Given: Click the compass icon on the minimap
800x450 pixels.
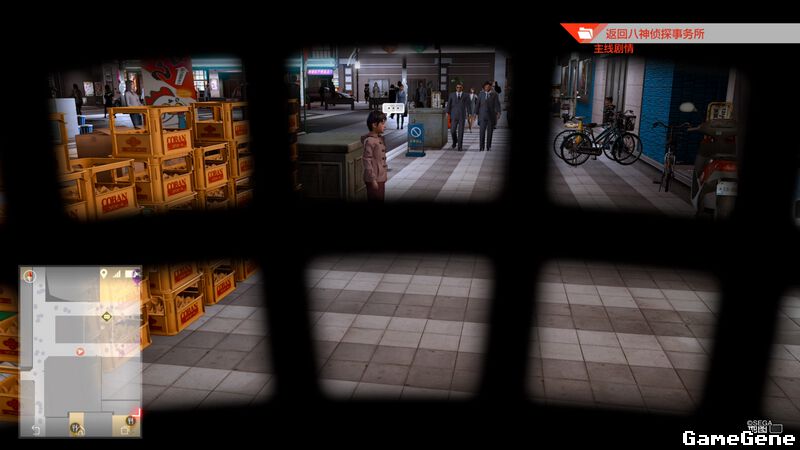Looking at the screenshot, I should click(x=30, y=275).
